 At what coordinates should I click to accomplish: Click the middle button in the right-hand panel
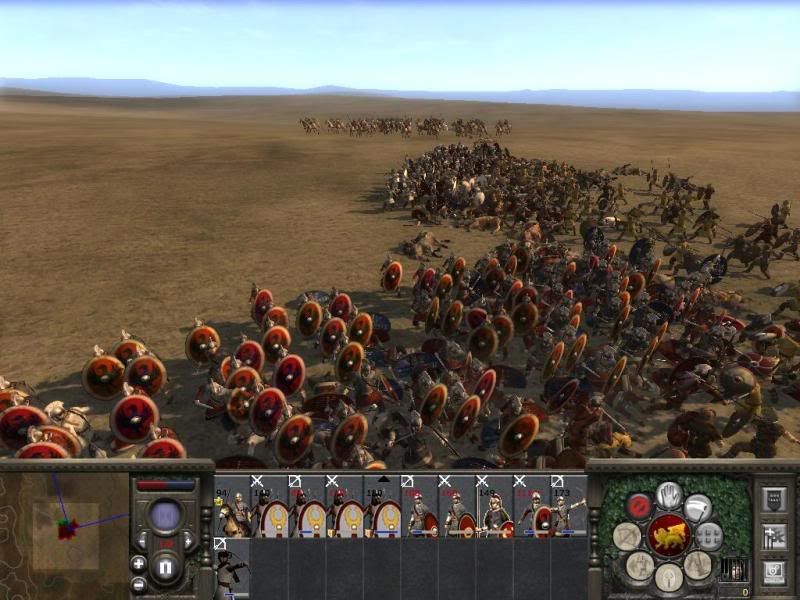pyautogui.click(x=774, y=535)
